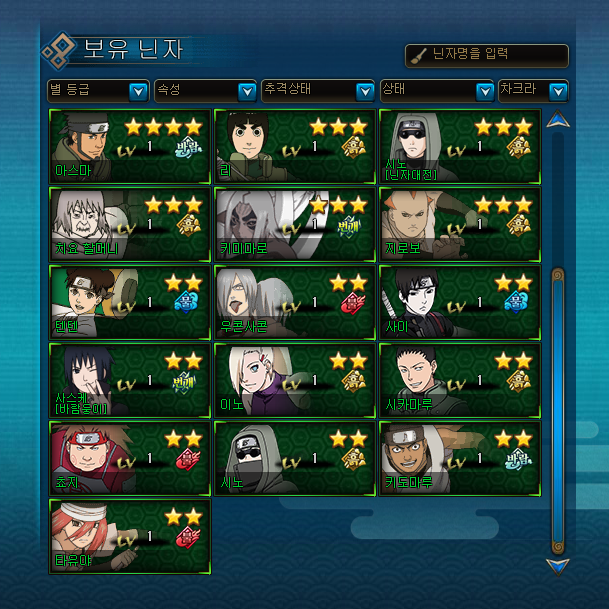Select the 키미마로 ninja card

[295, 224]
